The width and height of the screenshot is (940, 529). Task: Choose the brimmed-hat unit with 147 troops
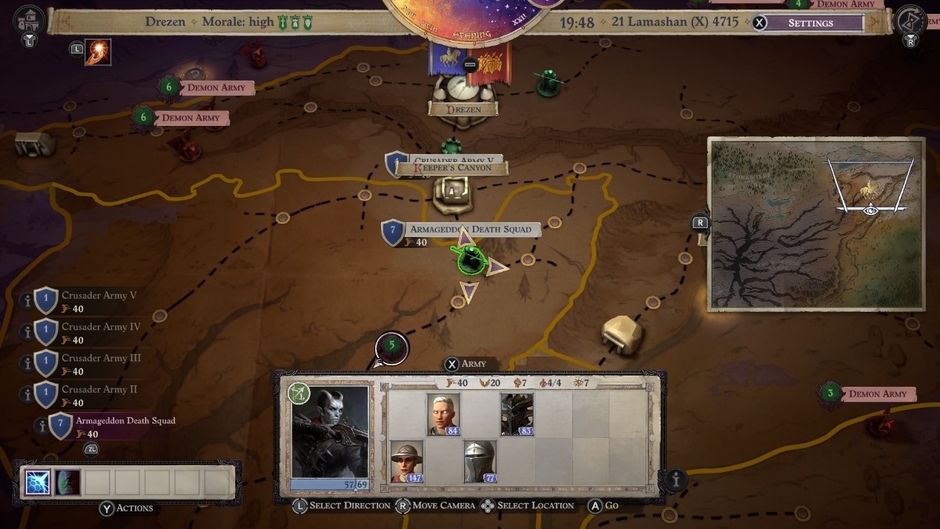tap(406, 462)
